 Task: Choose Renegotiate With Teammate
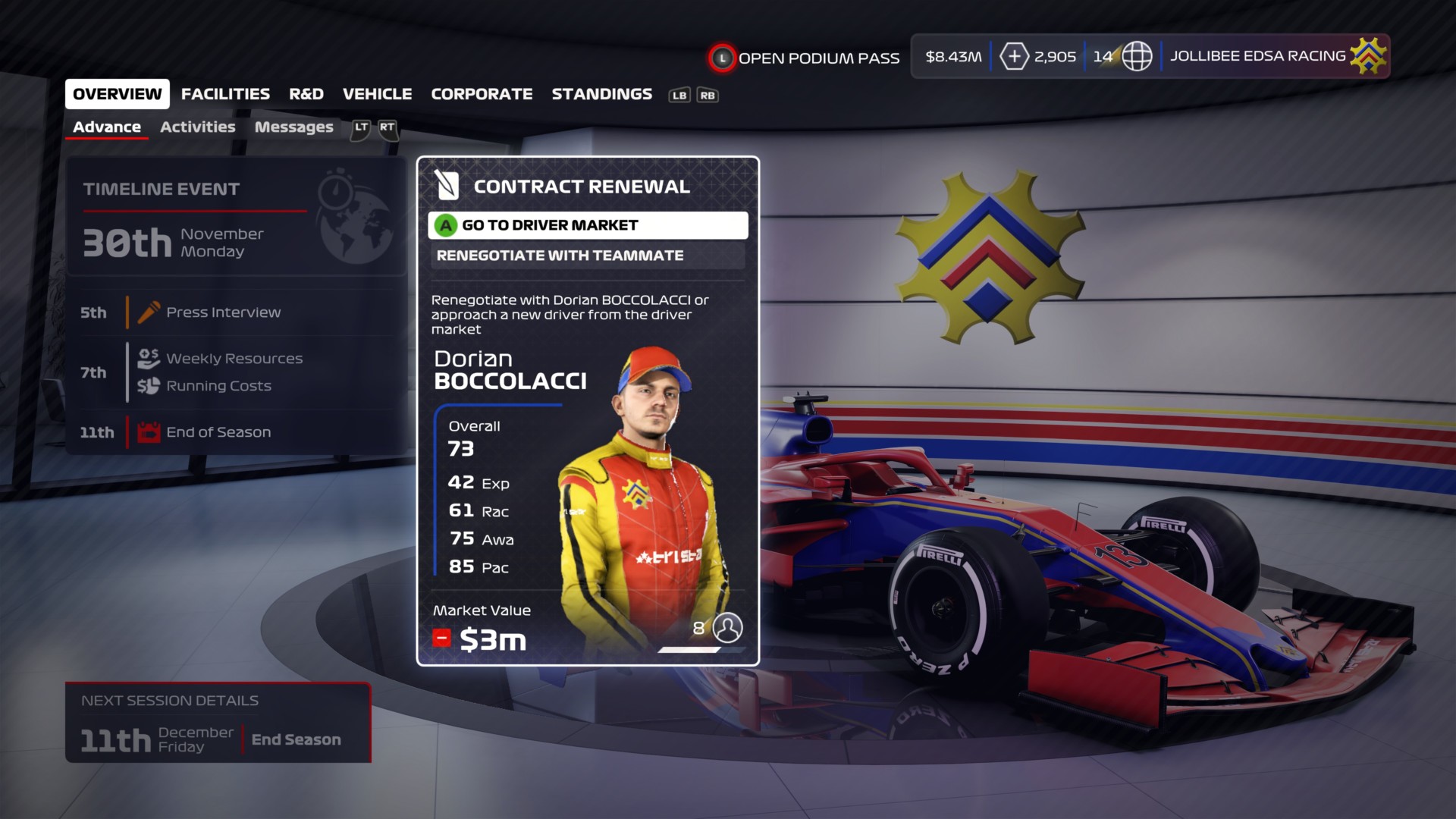(x=588, y=256)
